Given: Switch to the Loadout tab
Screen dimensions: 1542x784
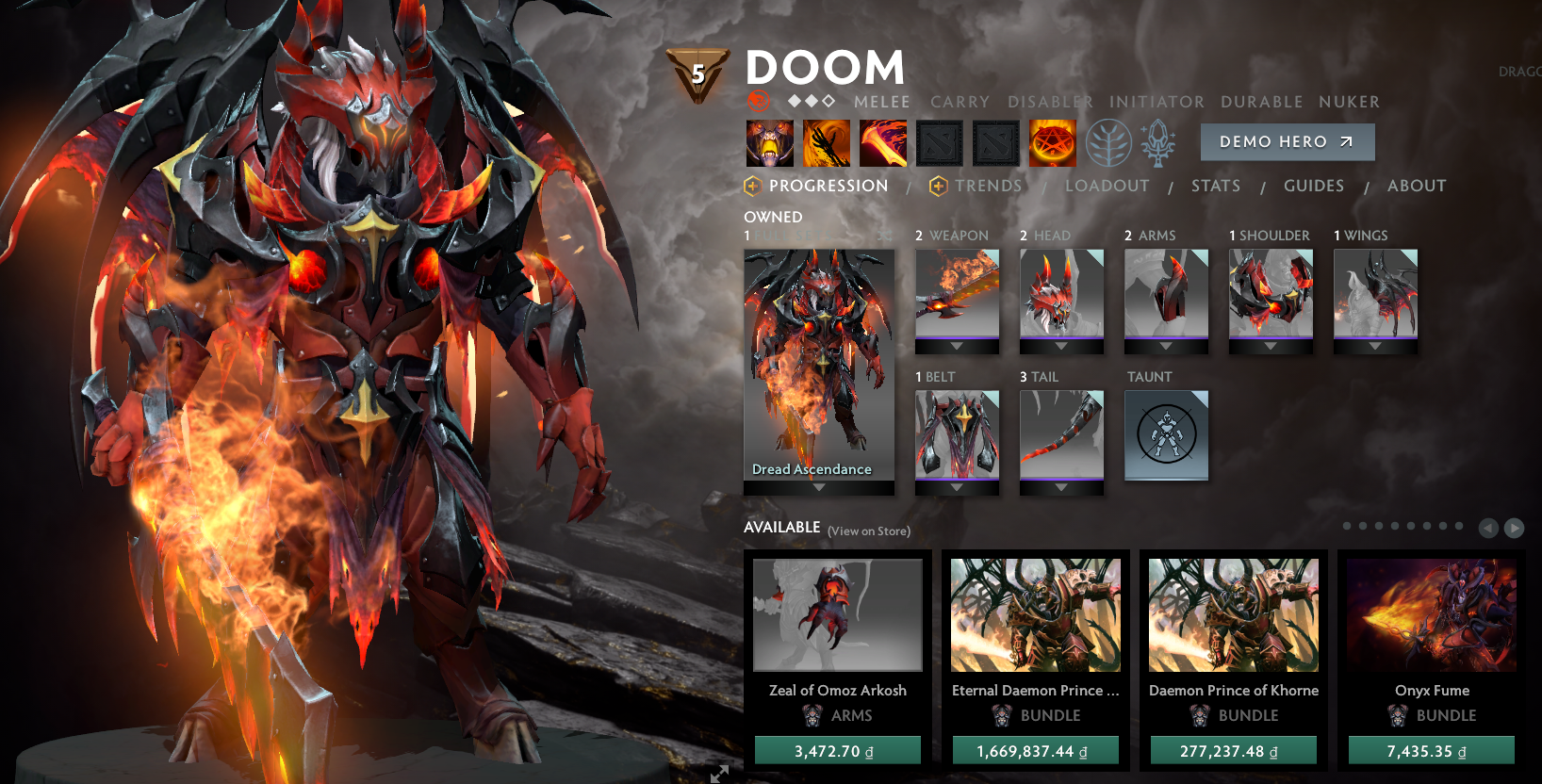Looking at the screenshot, I should point(1107,186).
